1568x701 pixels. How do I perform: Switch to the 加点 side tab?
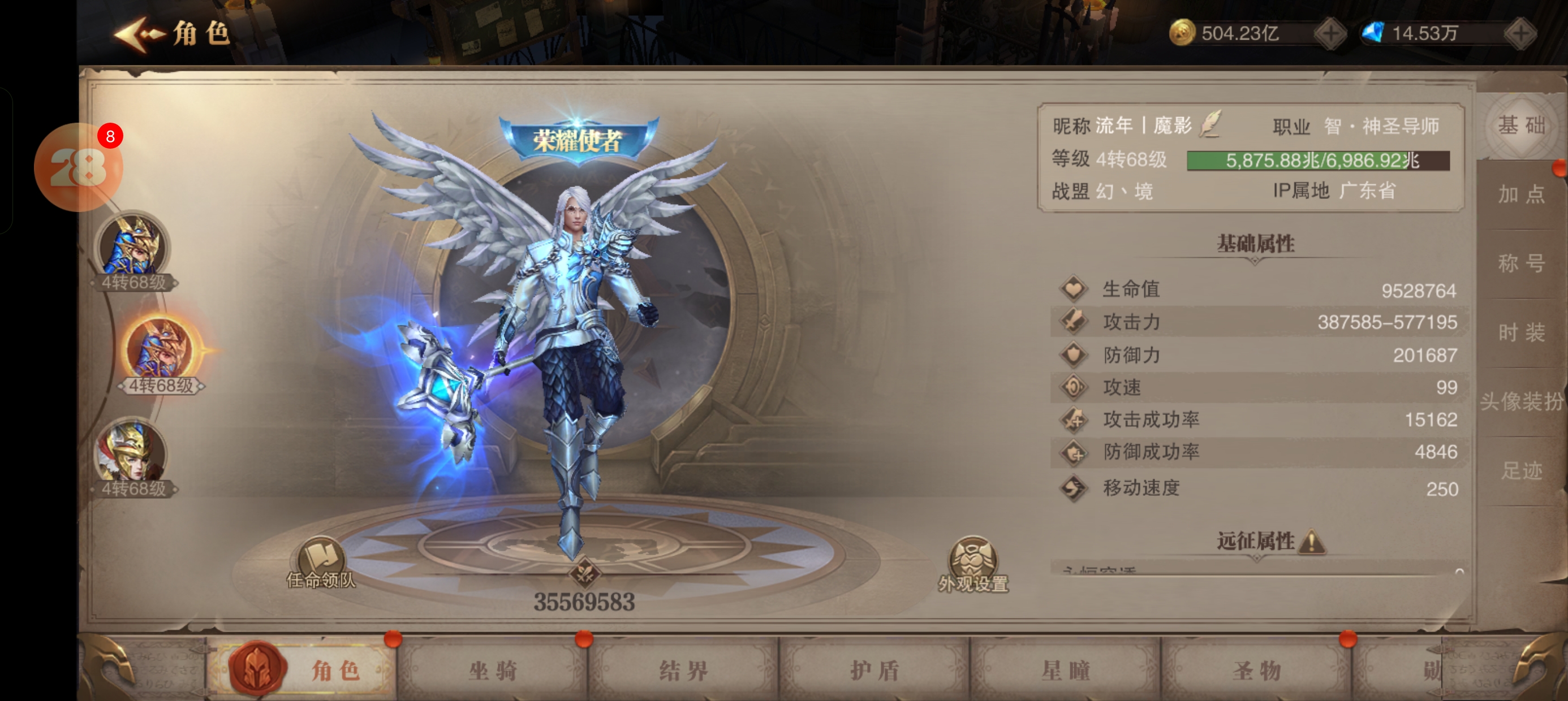tap(1521, 194)
